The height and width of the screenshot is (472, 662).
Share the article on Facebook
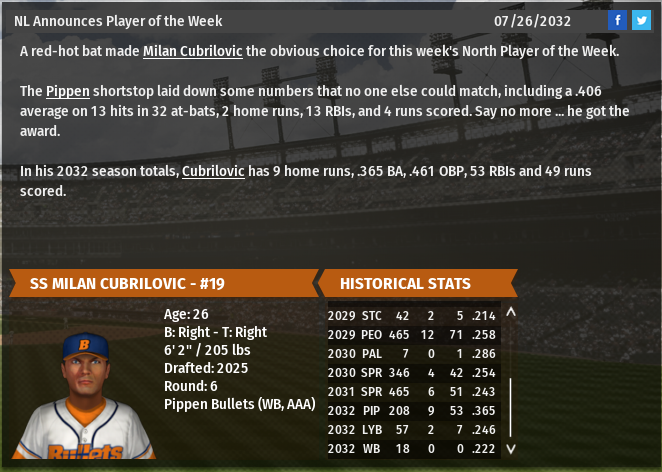[617, 20]
